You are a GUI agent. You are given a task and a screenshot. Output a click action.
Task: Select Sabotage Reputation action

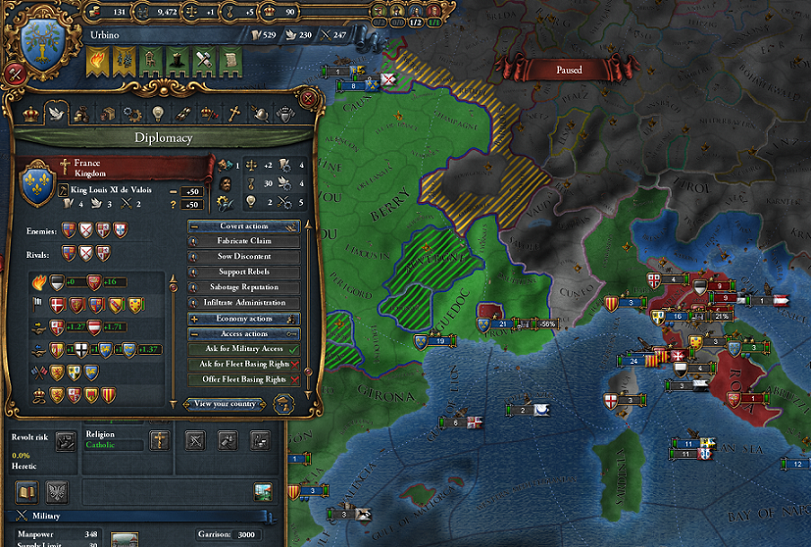(x=245, y=287)
